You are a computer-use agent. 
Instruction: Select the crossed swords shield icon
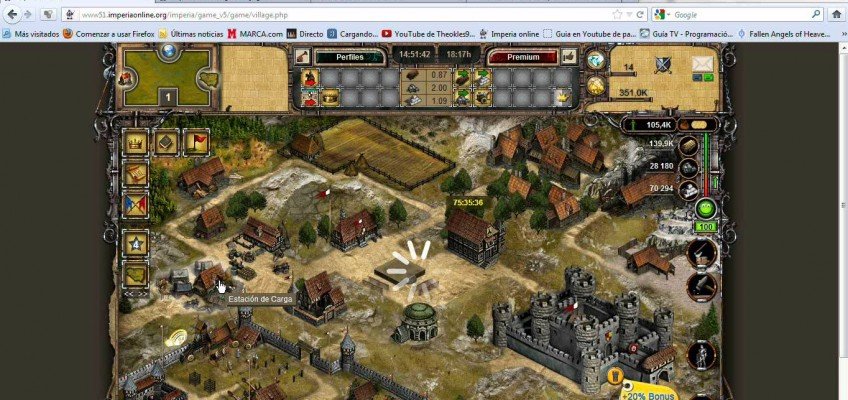663,66
